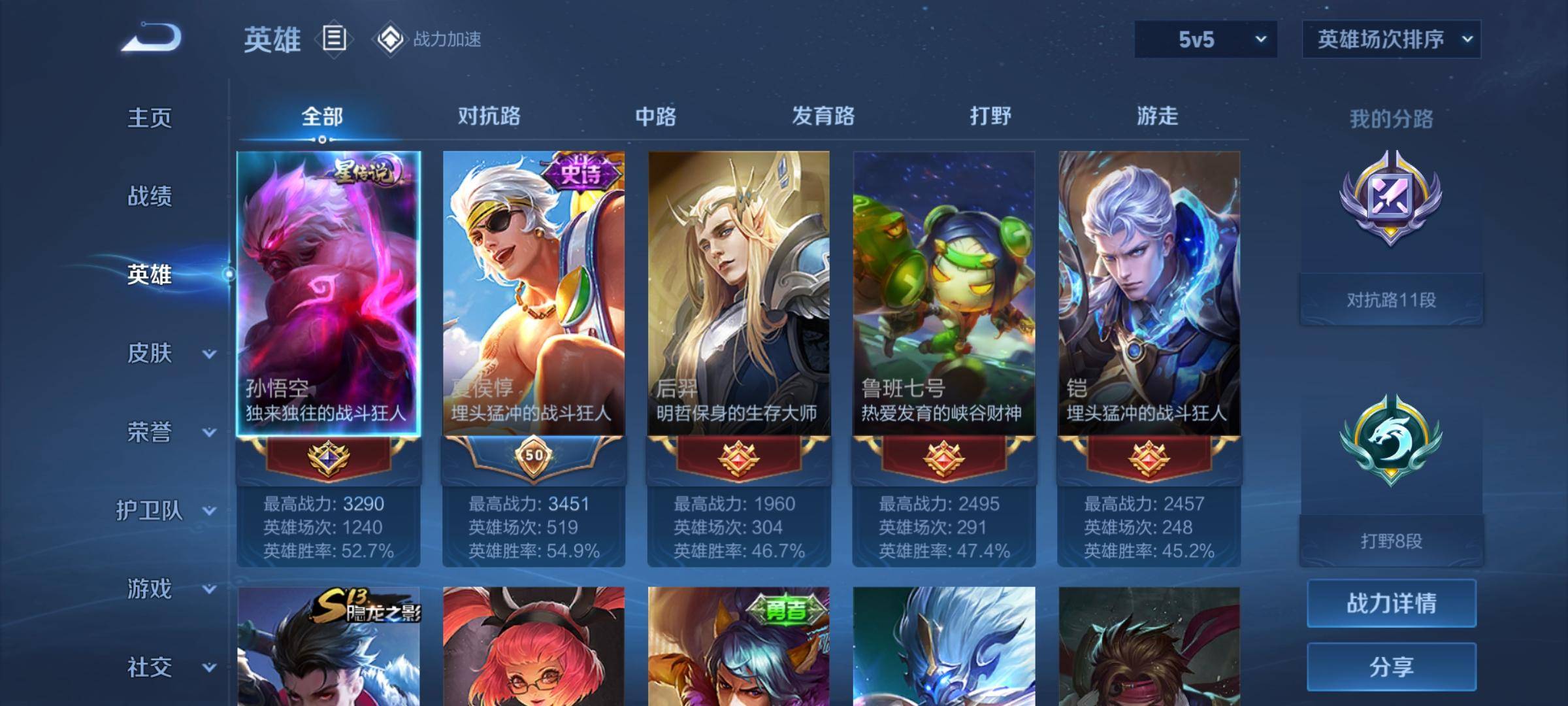
Task: Choose the 游走 tab
Action: (x=1157, y=116)
